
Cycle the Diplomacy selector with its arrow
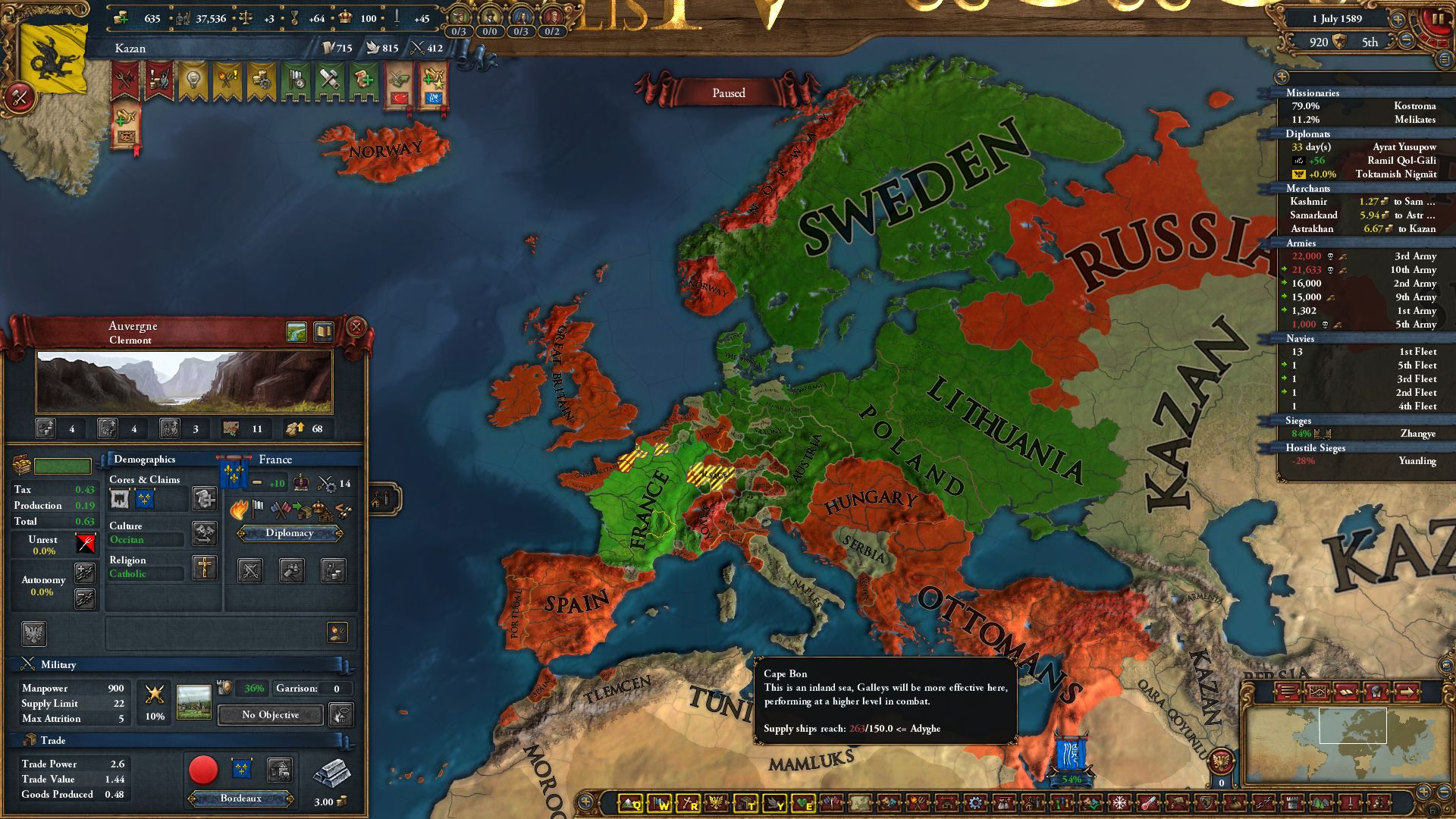(x=340, y=532)
